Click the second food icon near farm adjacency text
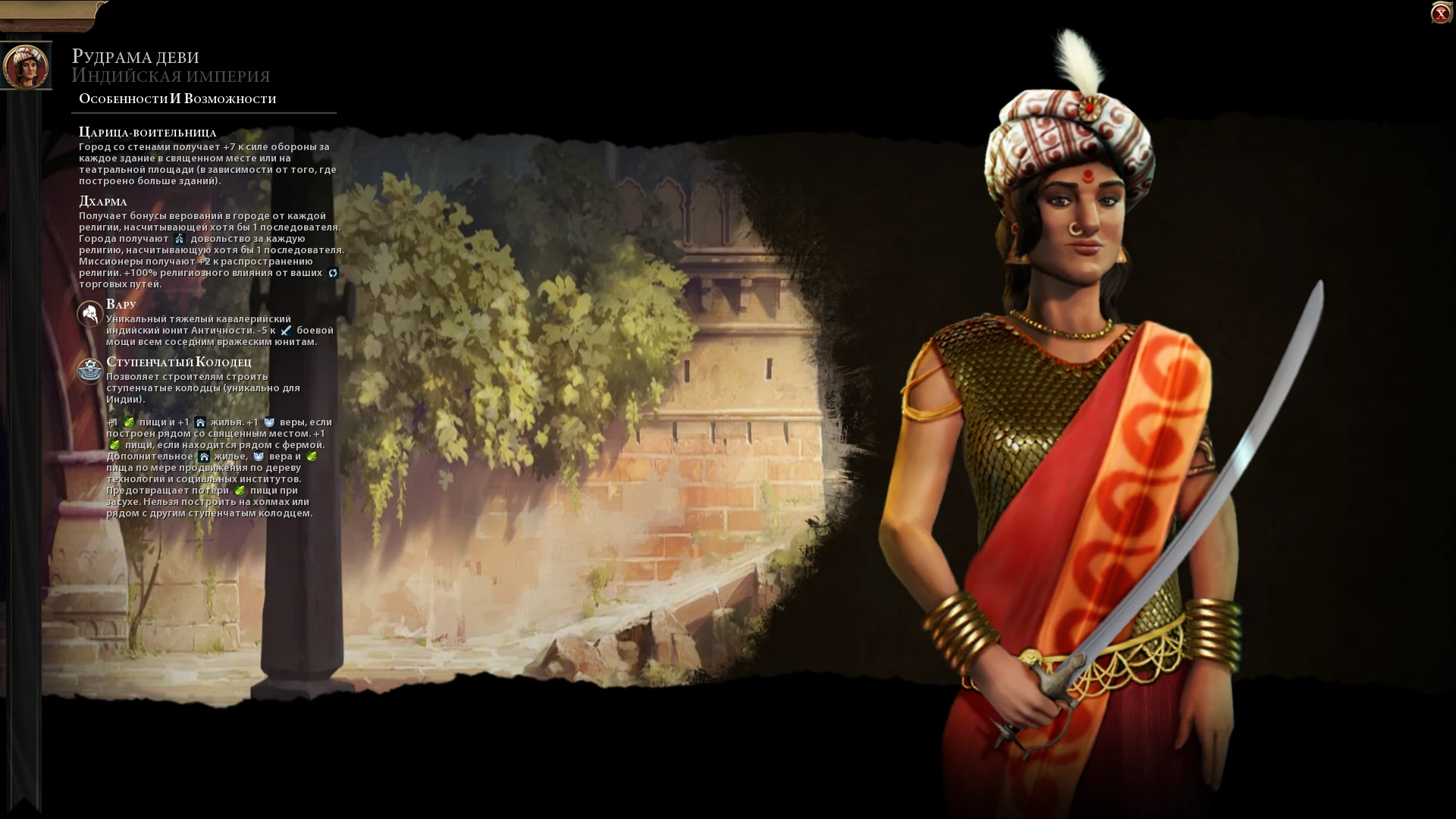The height and width of the screenshot is (819, 1456). [115, 445]
